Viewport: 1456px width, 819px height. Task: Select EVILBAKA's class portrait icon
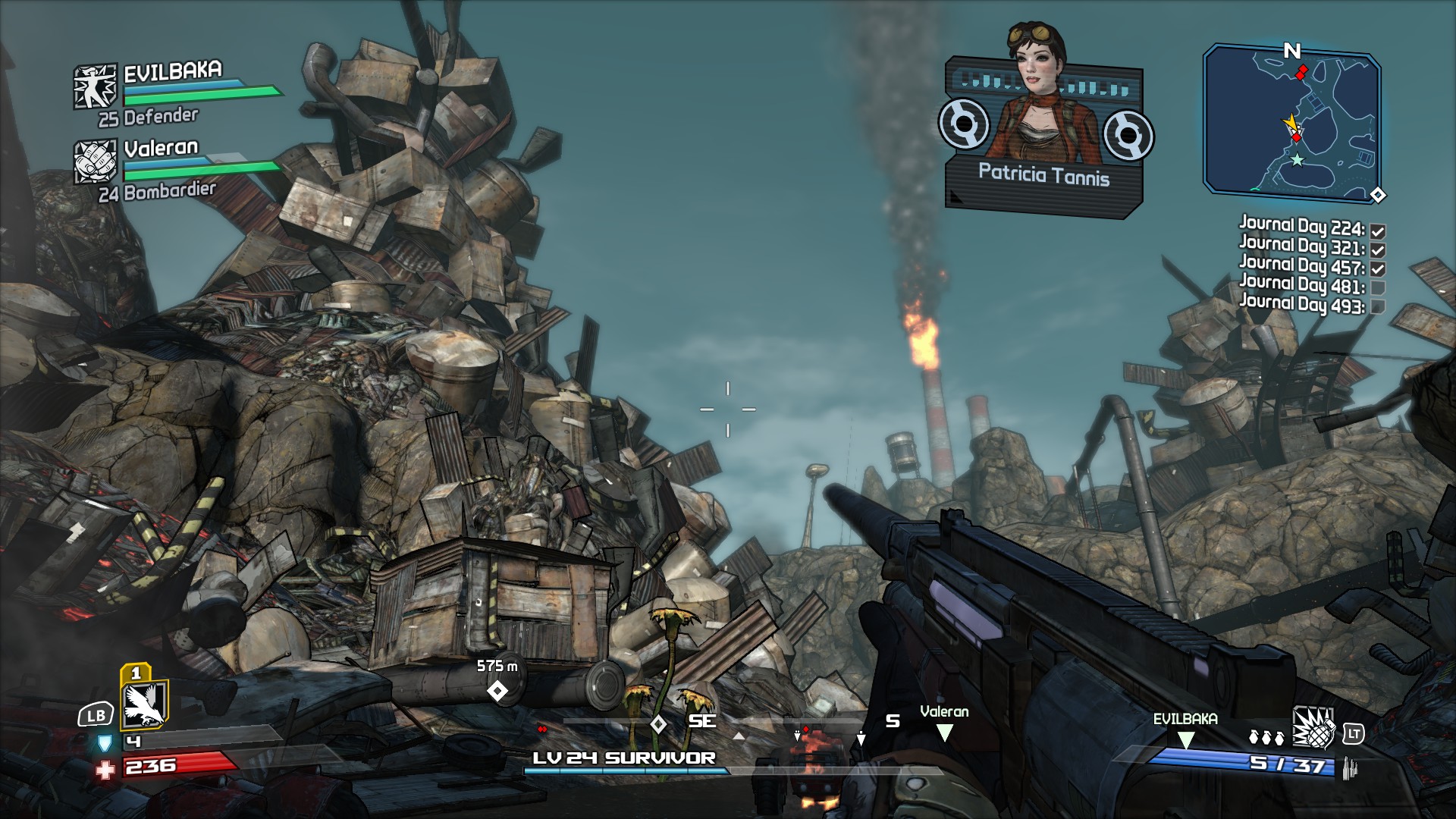[x=95, y=86]
